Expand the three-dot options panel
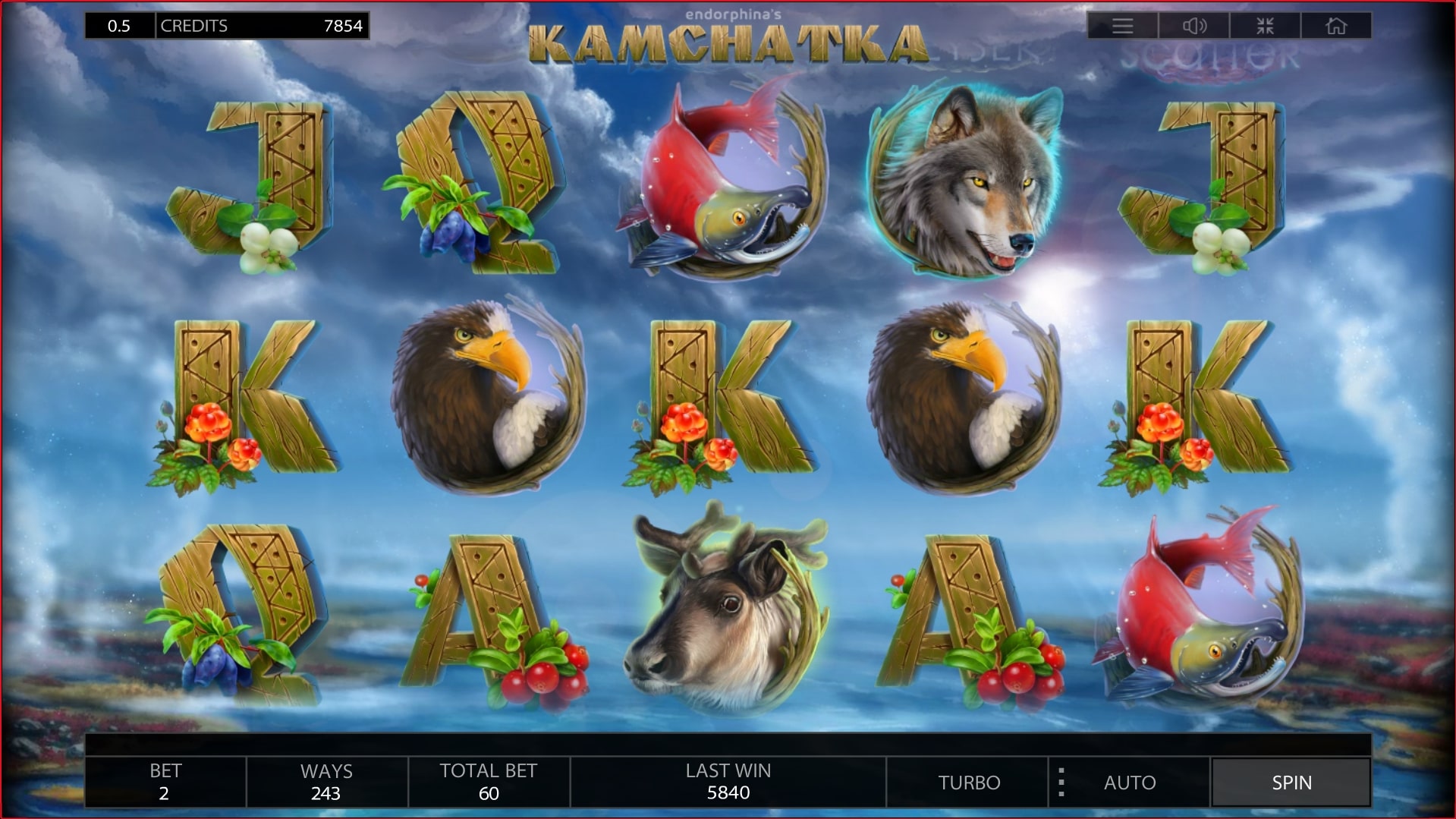This screenshot has width=1456, height=819. click(x=1060, y=782)
